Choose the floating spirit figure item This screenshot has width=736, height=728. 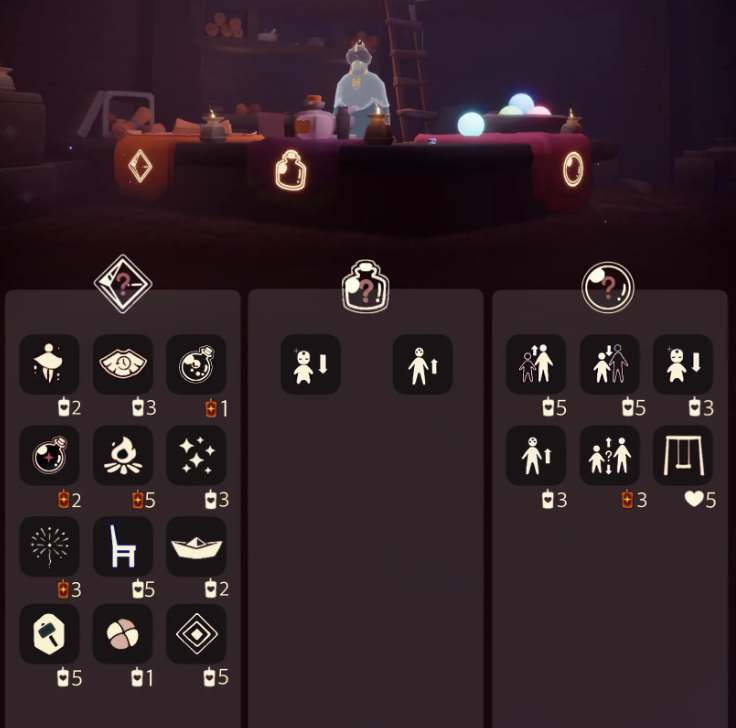[49, 364]
